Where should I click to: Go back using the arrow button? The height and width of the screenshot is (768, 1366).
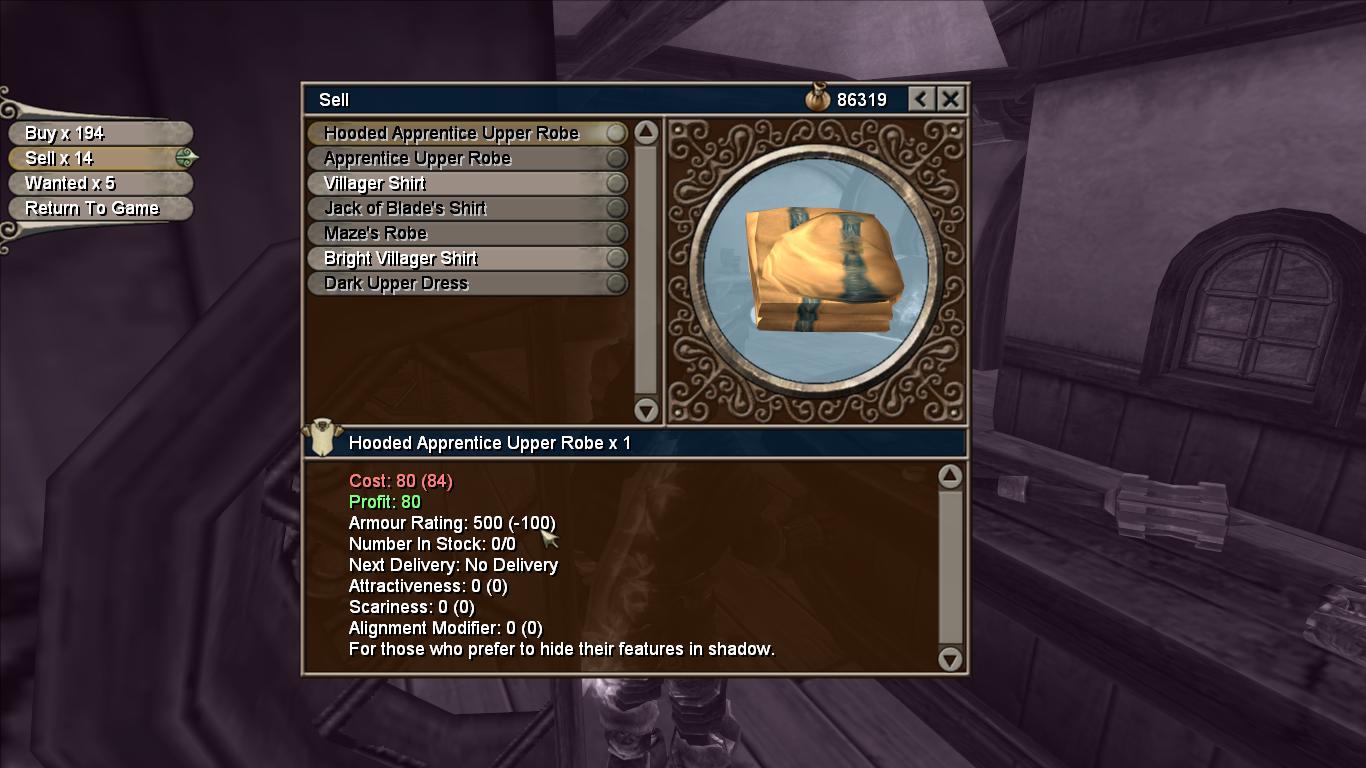(922, 99)
